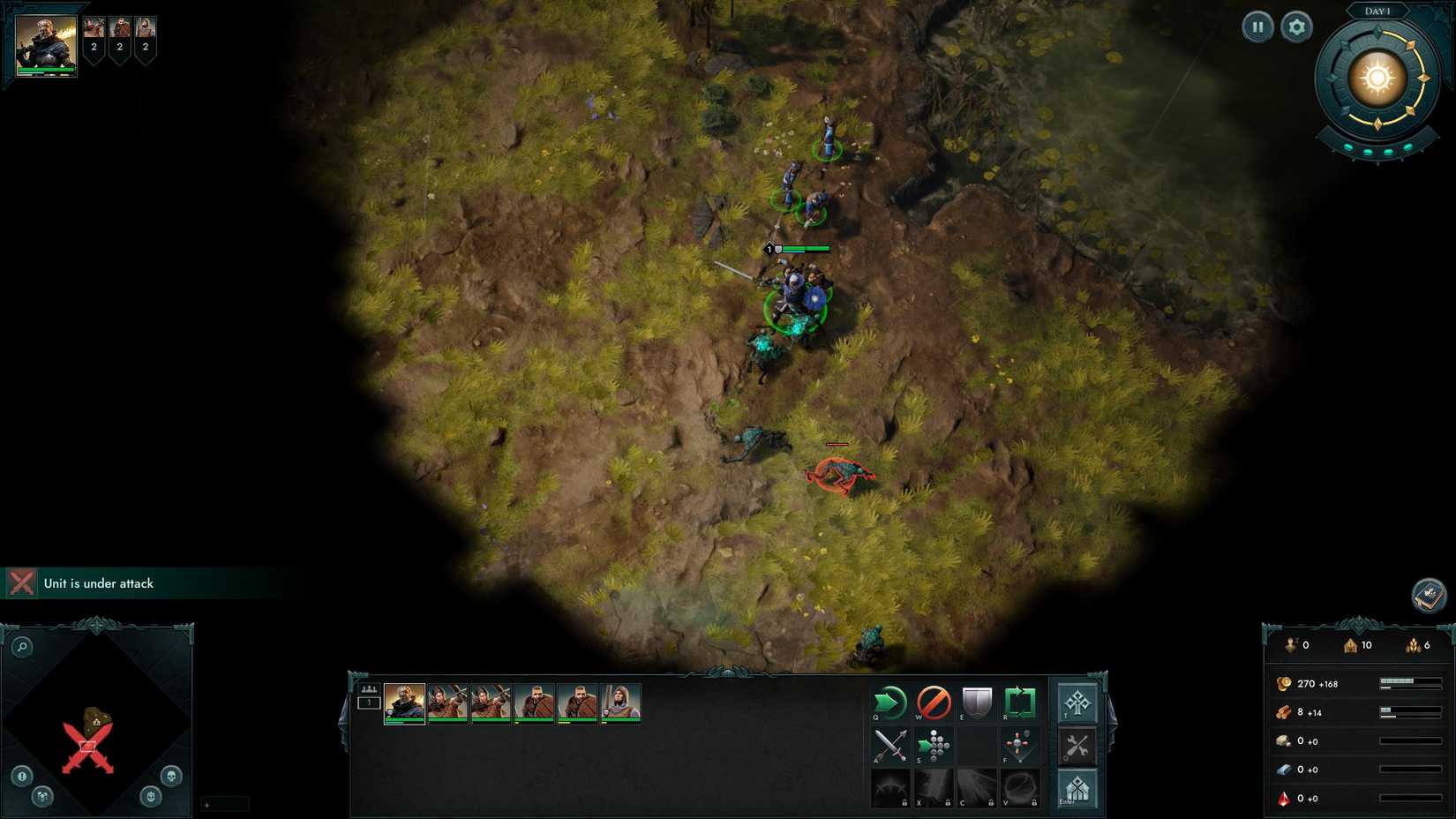The width and height of the screenshot is (1456, 819).
Task: Select the patrol command icon (R)
Action: point(1020,701)
